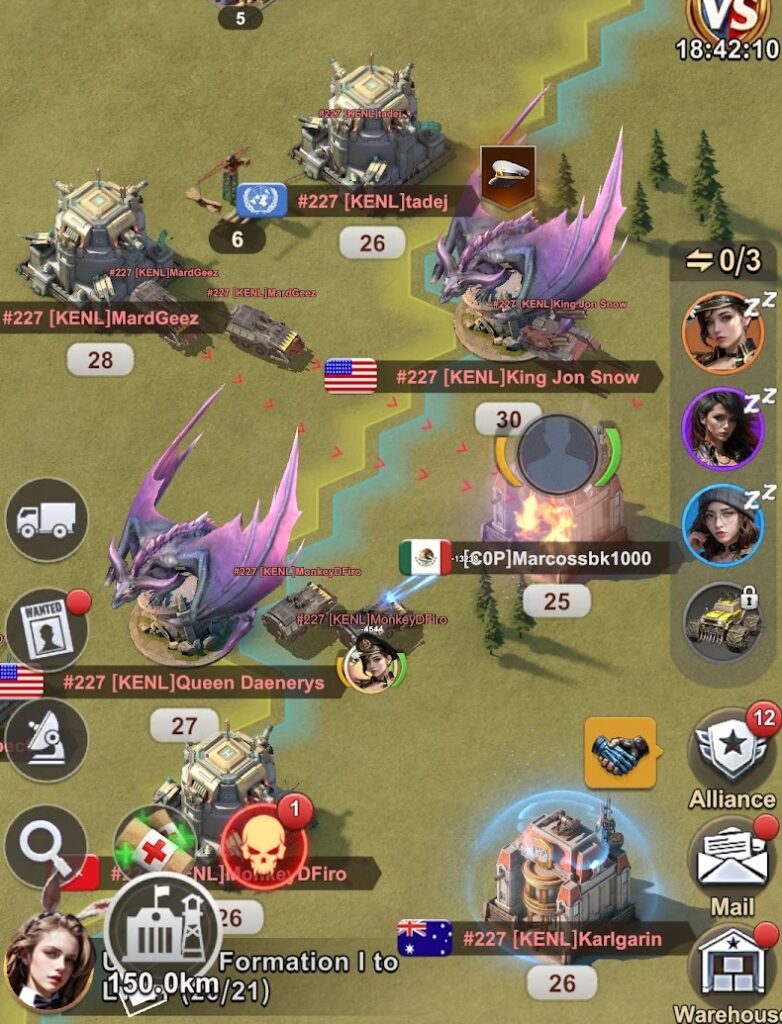Open the Warehouse
Screen dimensions: 782x1024
tap(732, 965)
